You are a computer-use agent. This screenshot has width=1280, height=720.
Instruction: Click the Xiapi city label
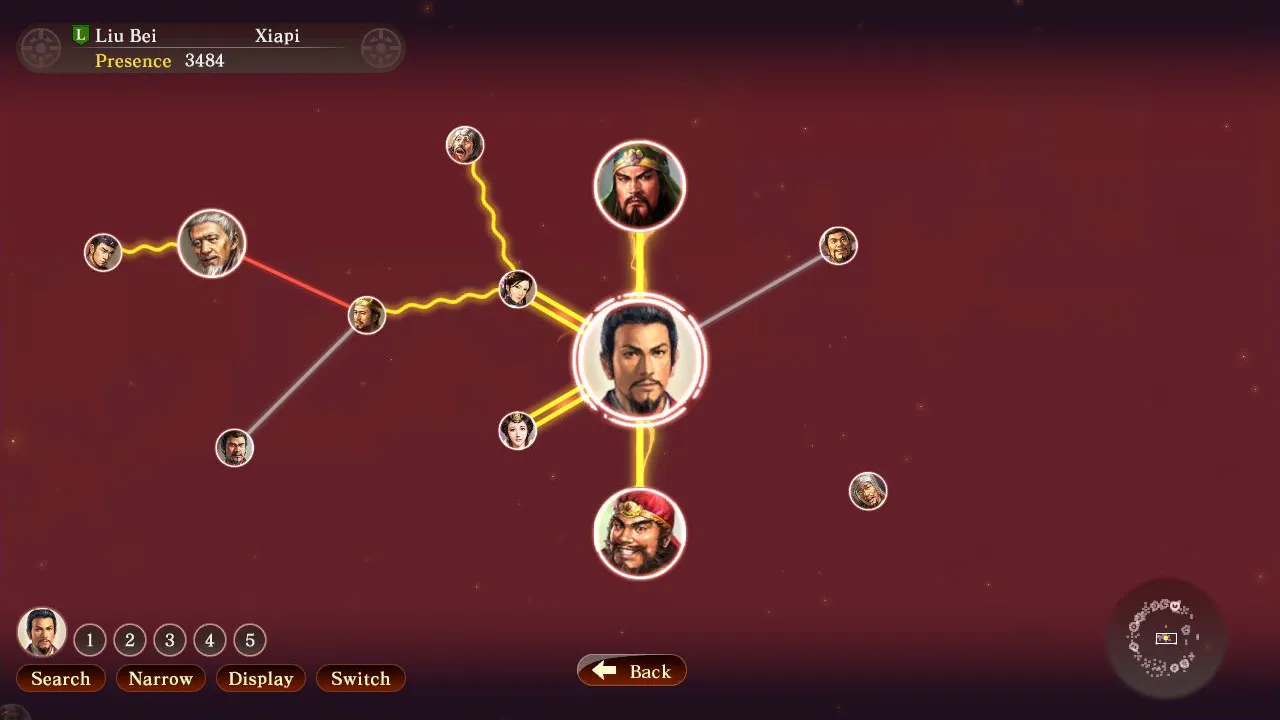click(277, 35)
